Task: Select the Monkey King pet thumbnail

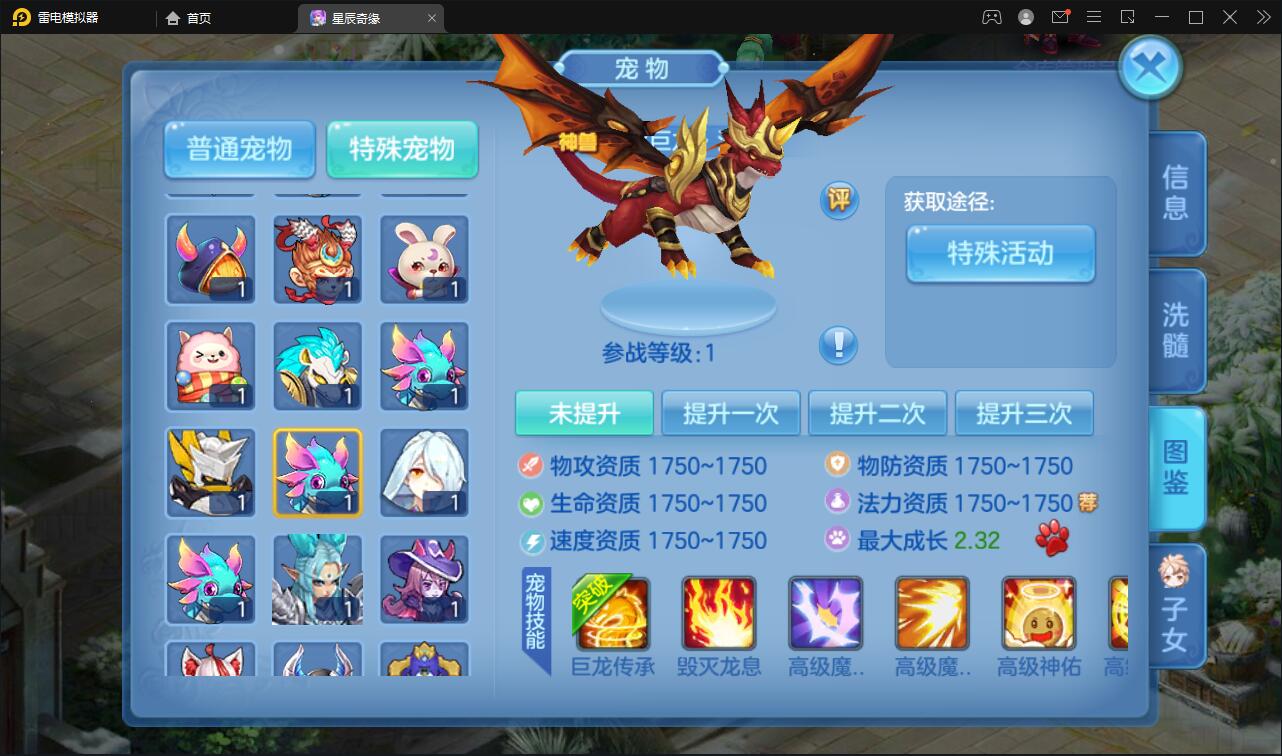Action: coord(317,260)
